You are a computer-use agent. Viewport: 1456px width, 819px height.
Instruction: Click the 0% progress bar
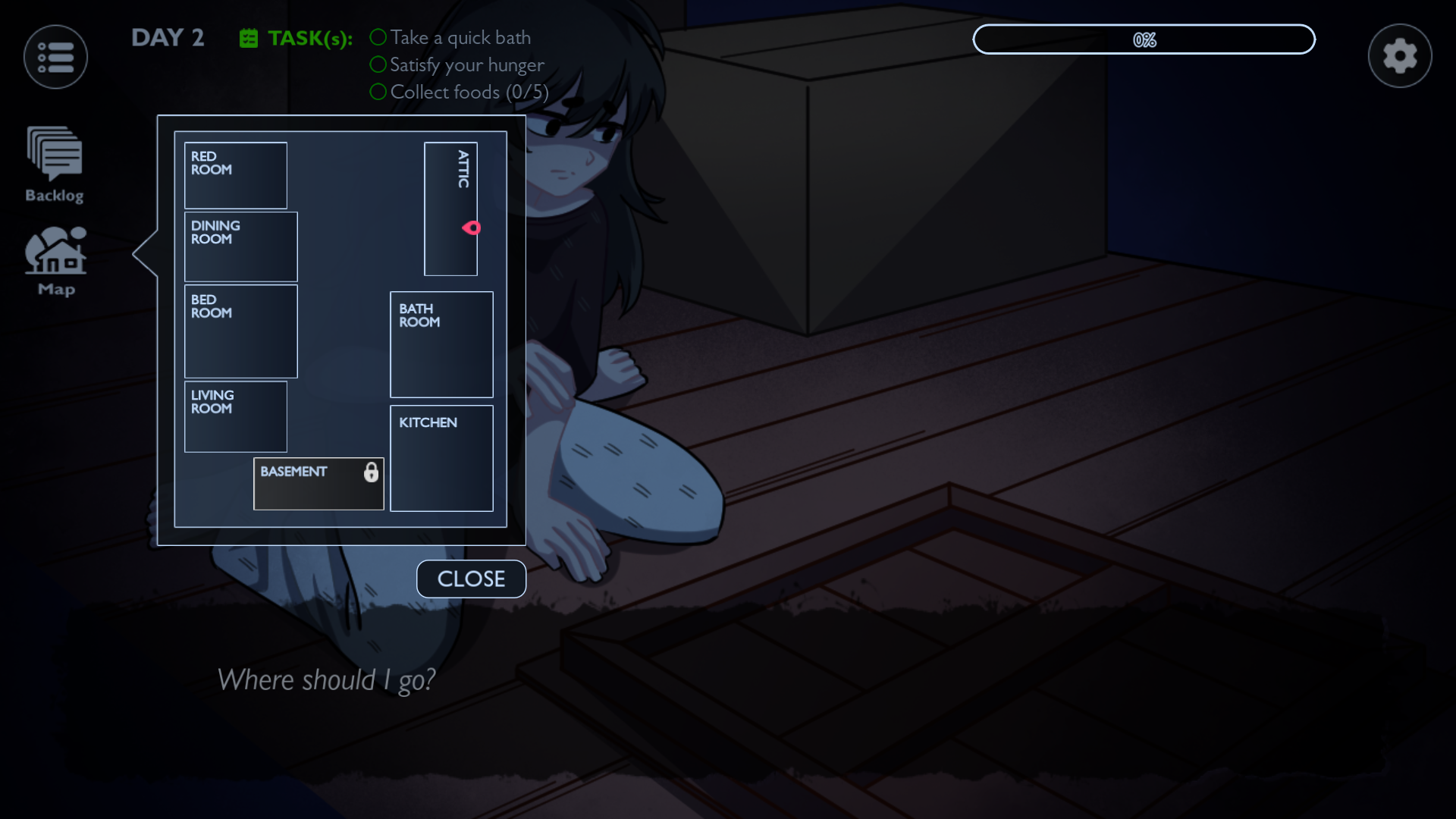point(1144,39)
